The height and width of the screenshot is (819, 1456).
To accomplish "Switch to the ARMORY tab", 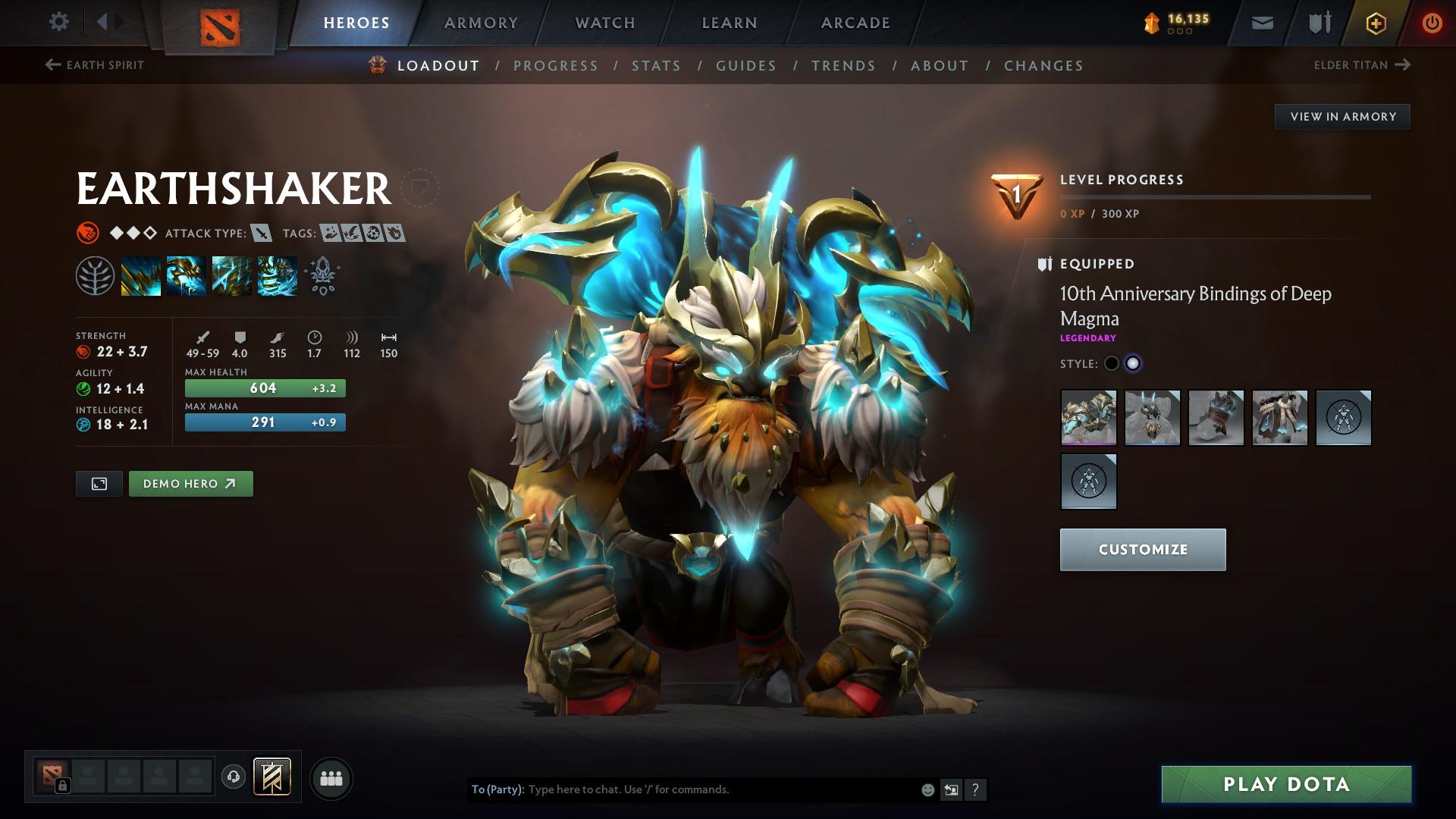I will click(481, 22).
